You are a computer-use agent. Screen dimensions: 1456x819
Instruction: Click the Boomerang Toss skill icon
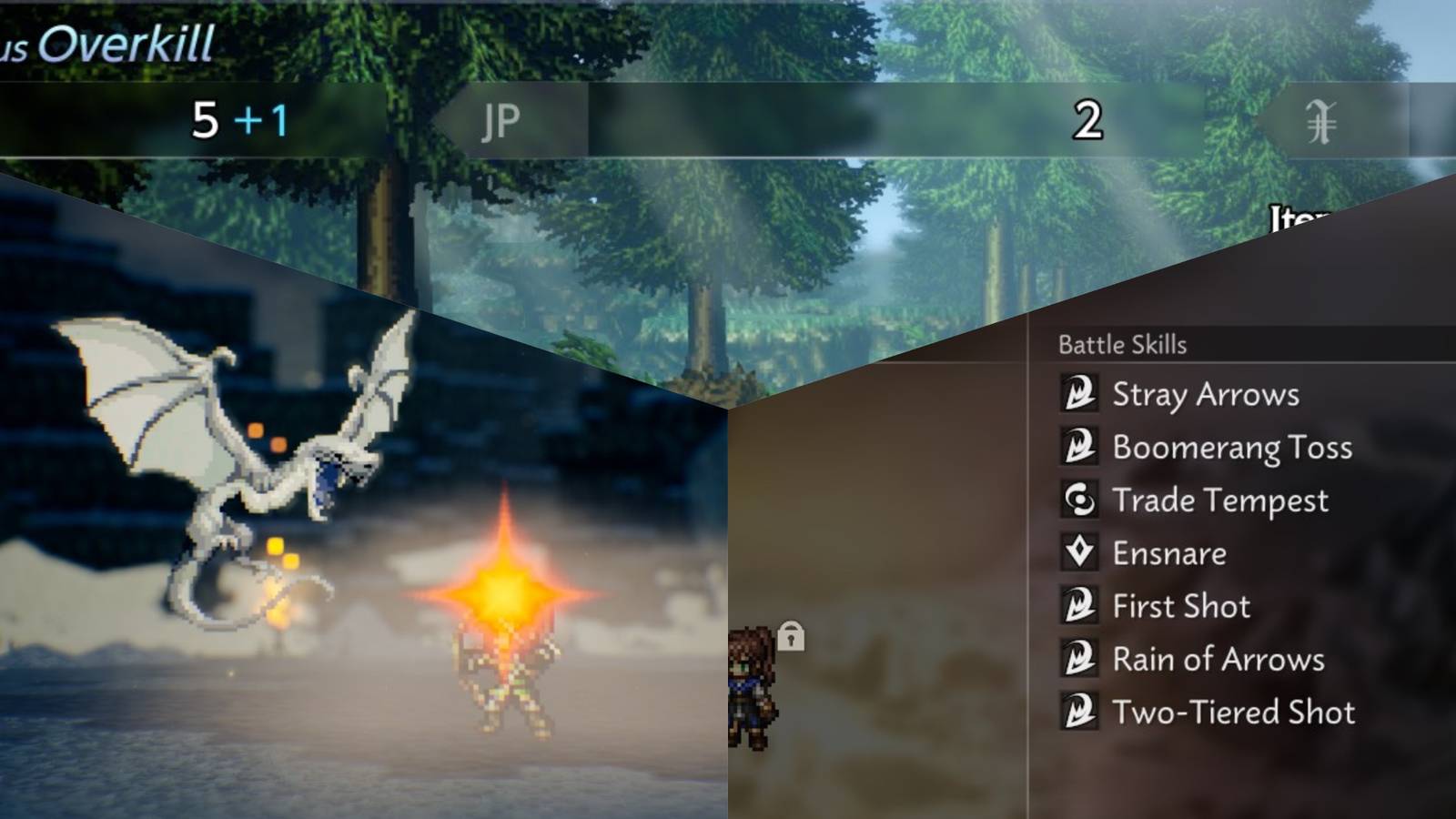coord(1081,447)
